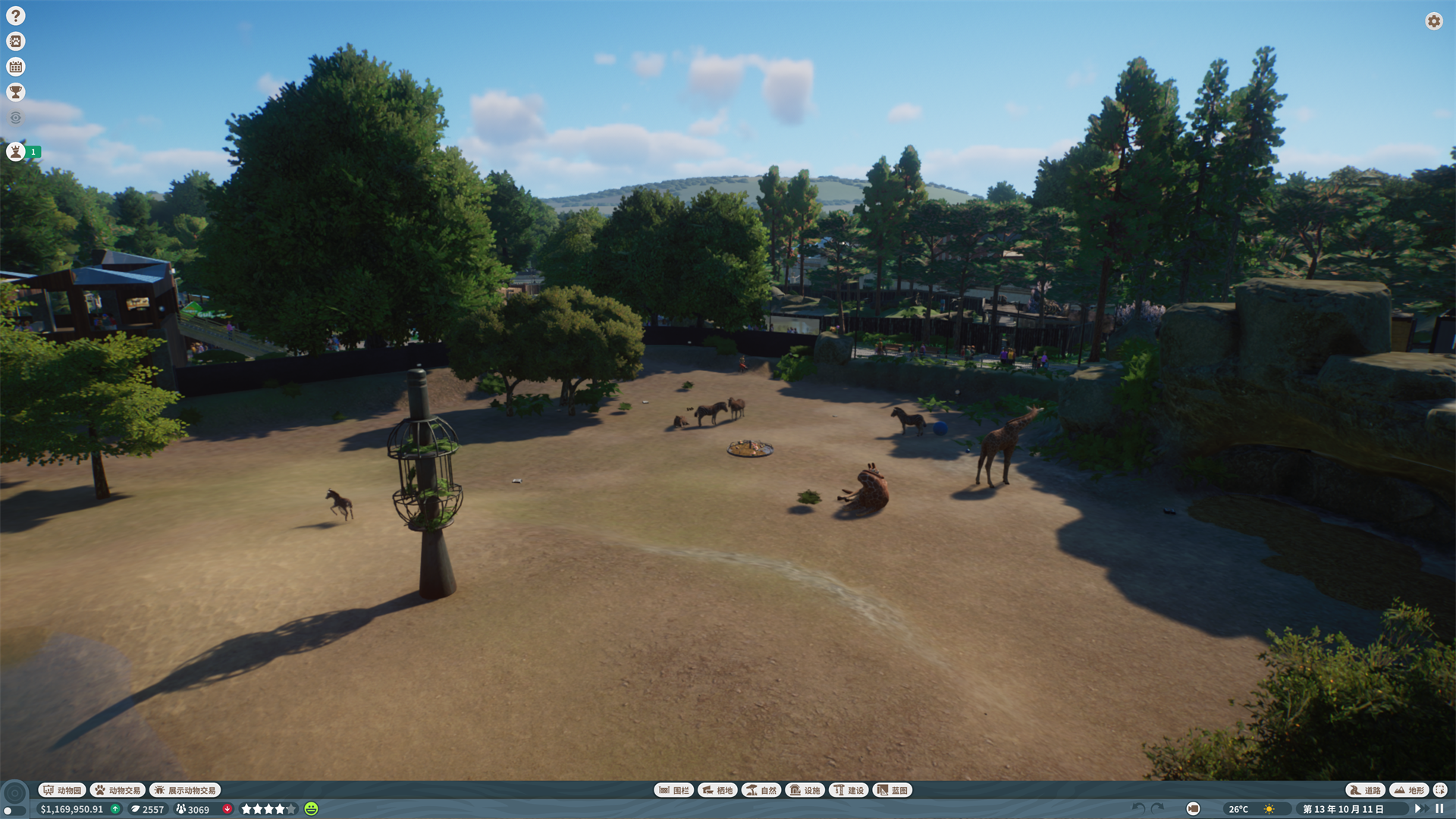This screenshot has width=1456, height=819.
Task: Open the 栖地 habitat panel
Action: [717, 789]
